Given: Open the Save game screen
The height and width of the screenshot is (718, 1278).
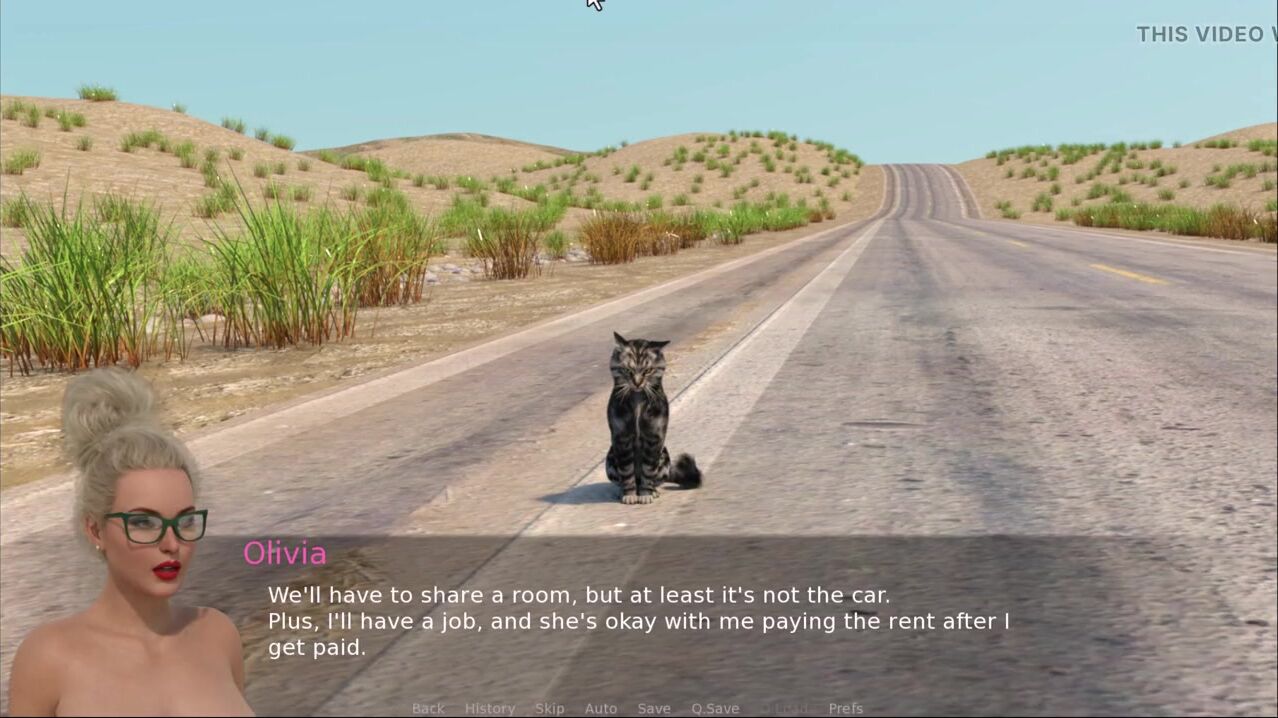Looking at the screenshot, I should (654, 708).
